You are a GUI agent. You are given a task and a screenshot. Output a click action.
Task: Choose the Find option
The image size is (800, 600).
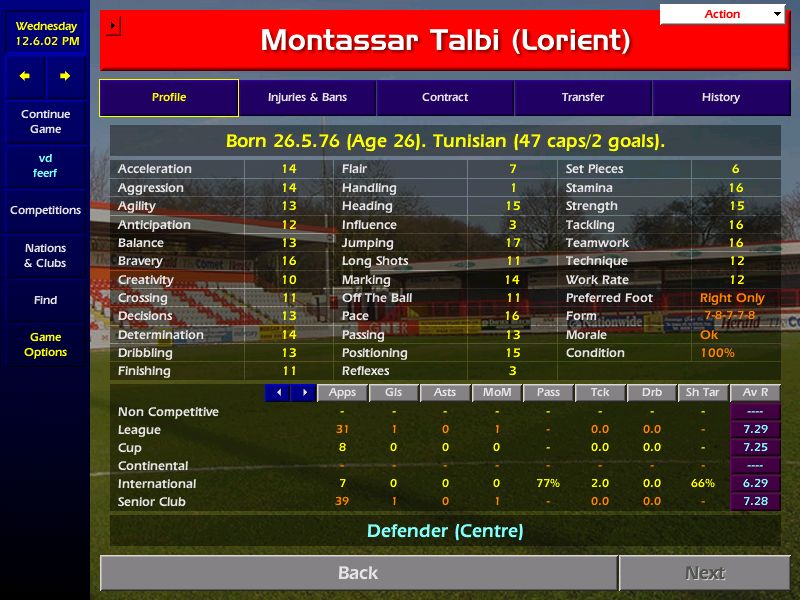45,300
